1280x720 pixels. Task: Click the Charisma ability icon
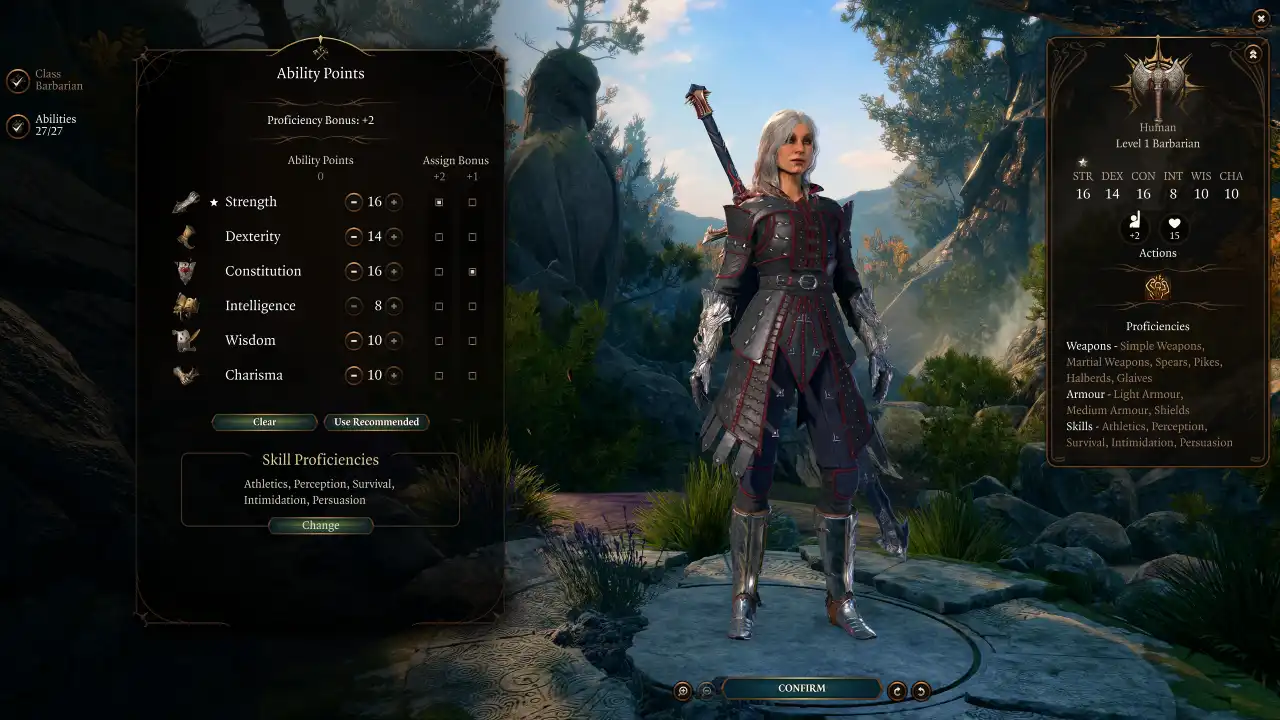(188, 375)
